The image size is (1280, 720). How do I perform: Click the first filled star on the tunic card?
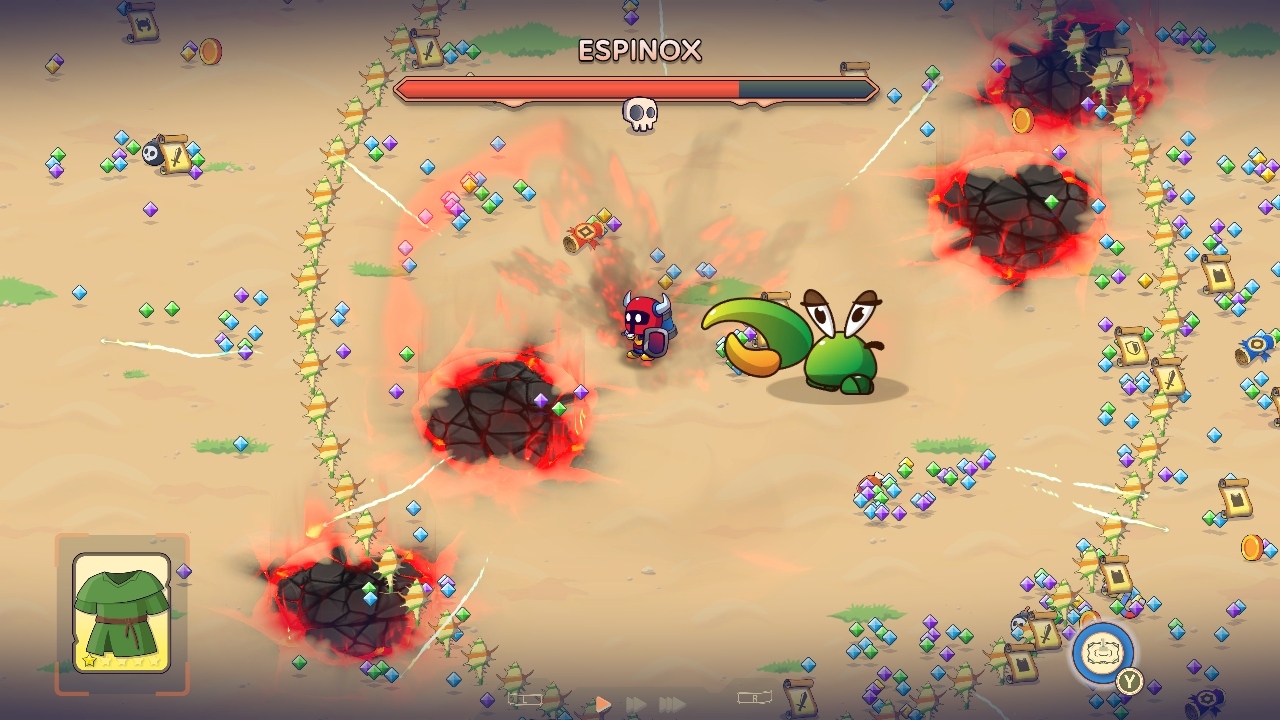[x=89, y=661]
